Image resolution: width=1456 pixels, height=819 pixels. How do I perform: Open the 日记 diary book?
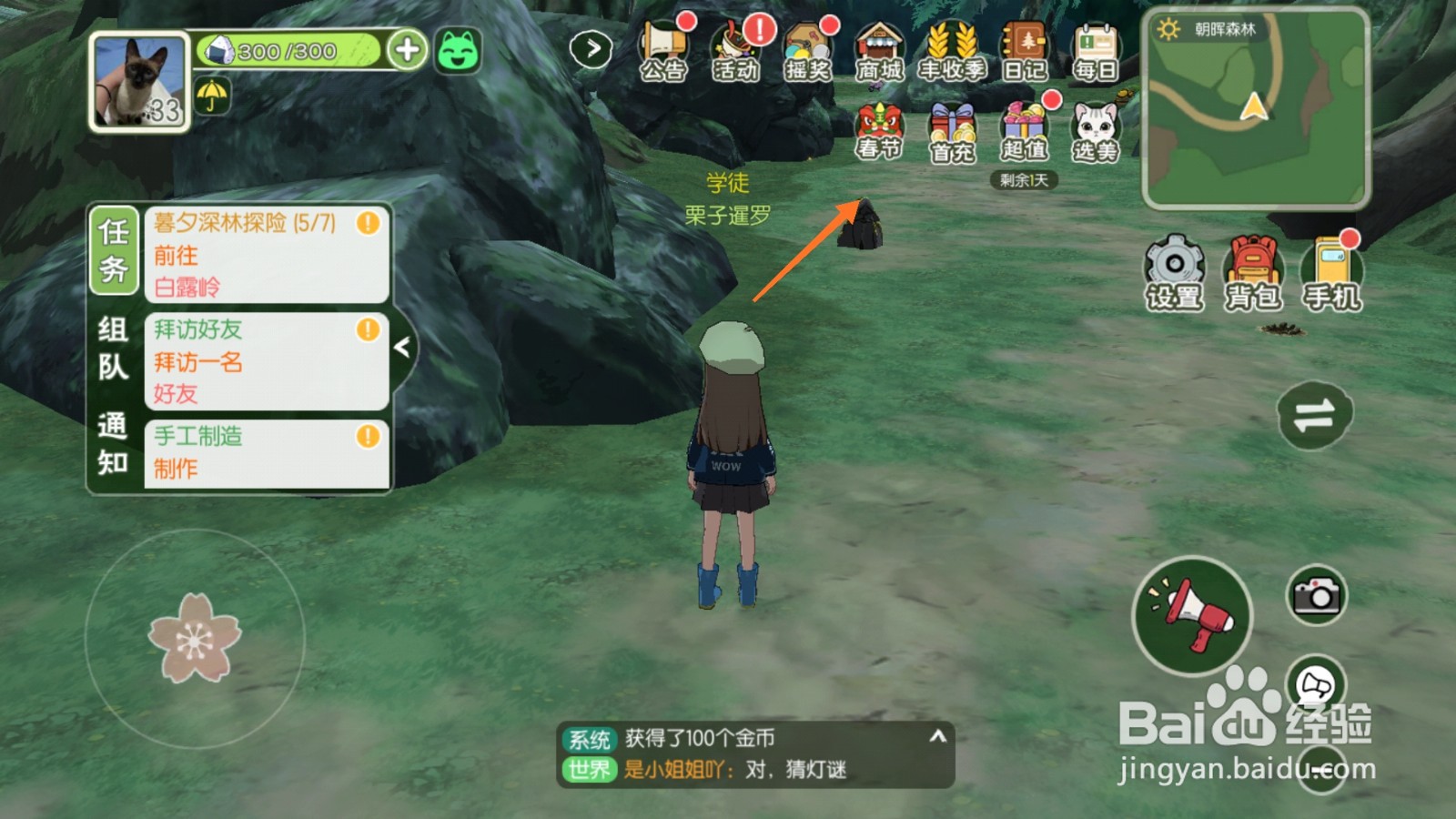1024,50
